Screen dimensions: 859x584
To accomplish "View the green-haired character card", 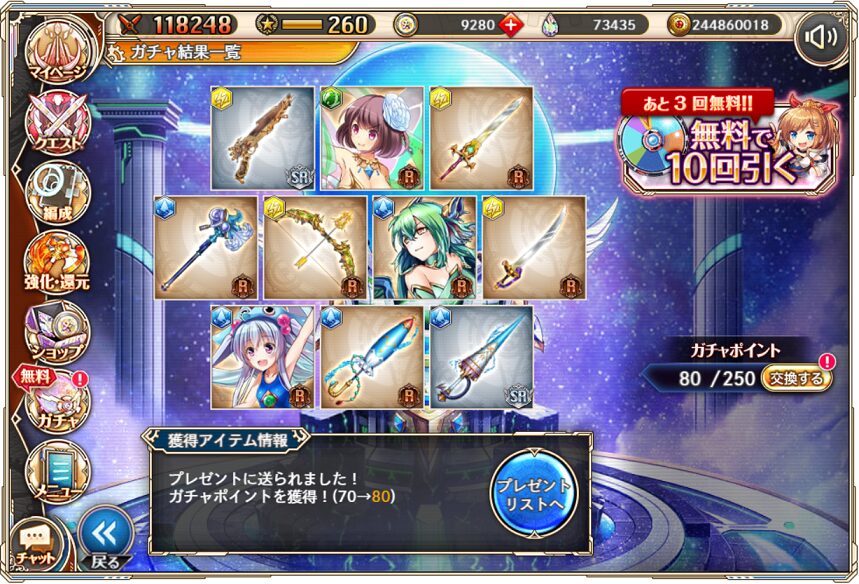I will (425, 247).
